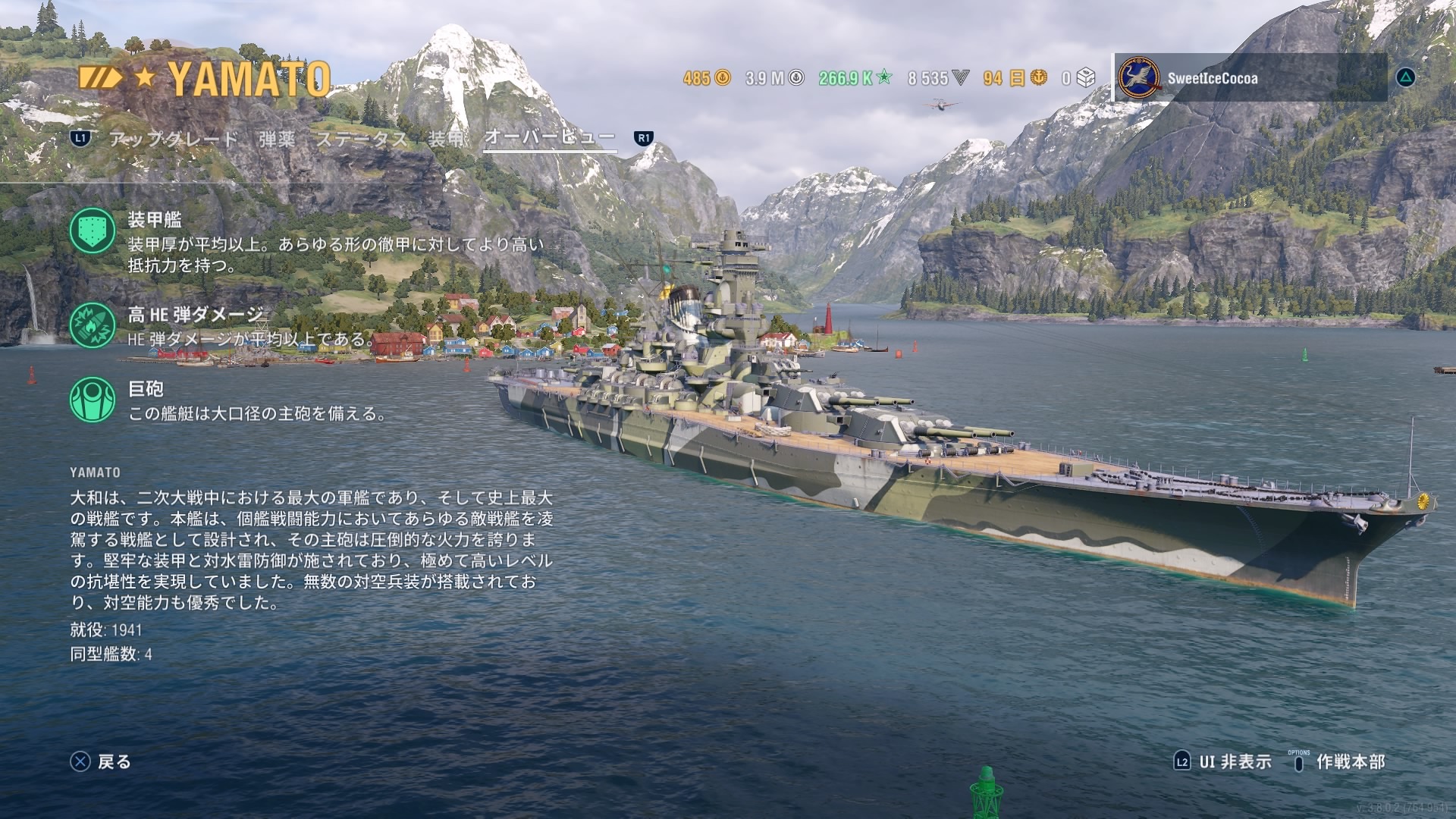Select the ステータス tab
Image resolution: width=1456 pixels, height=819 pixels.
pyautogui.click(x=362, y=139)
